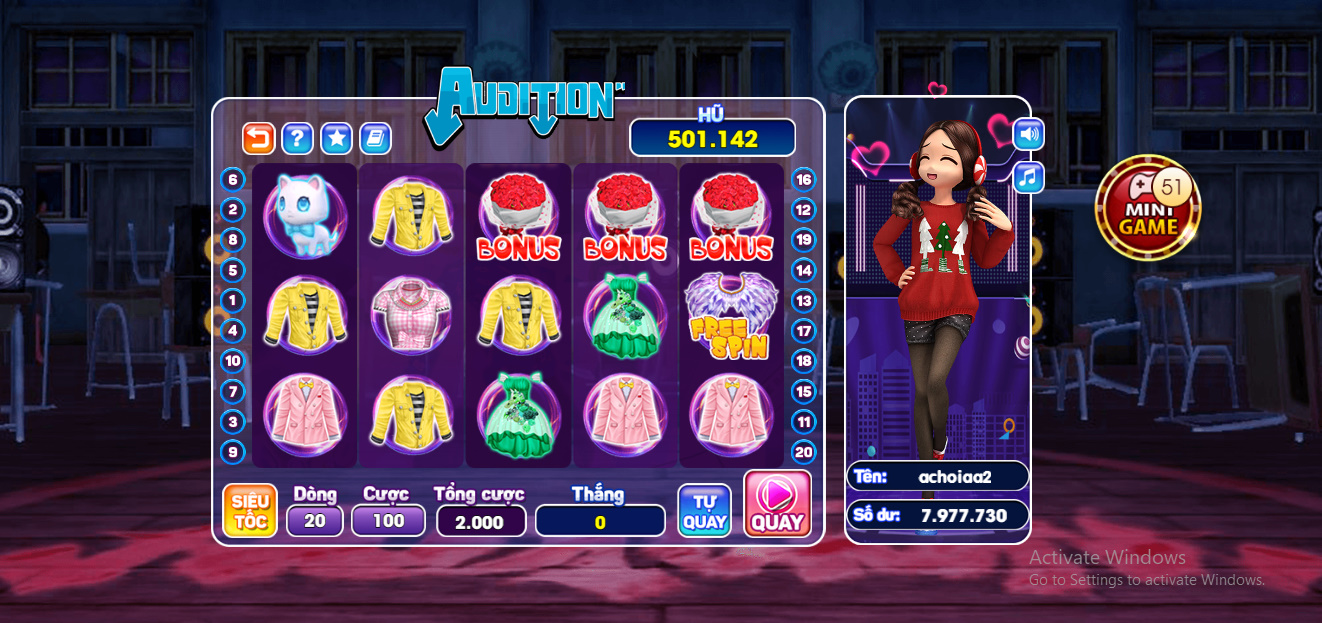Select payline number 20
The height and width of the screenshot is (623, 1322).
pos(803,452)
